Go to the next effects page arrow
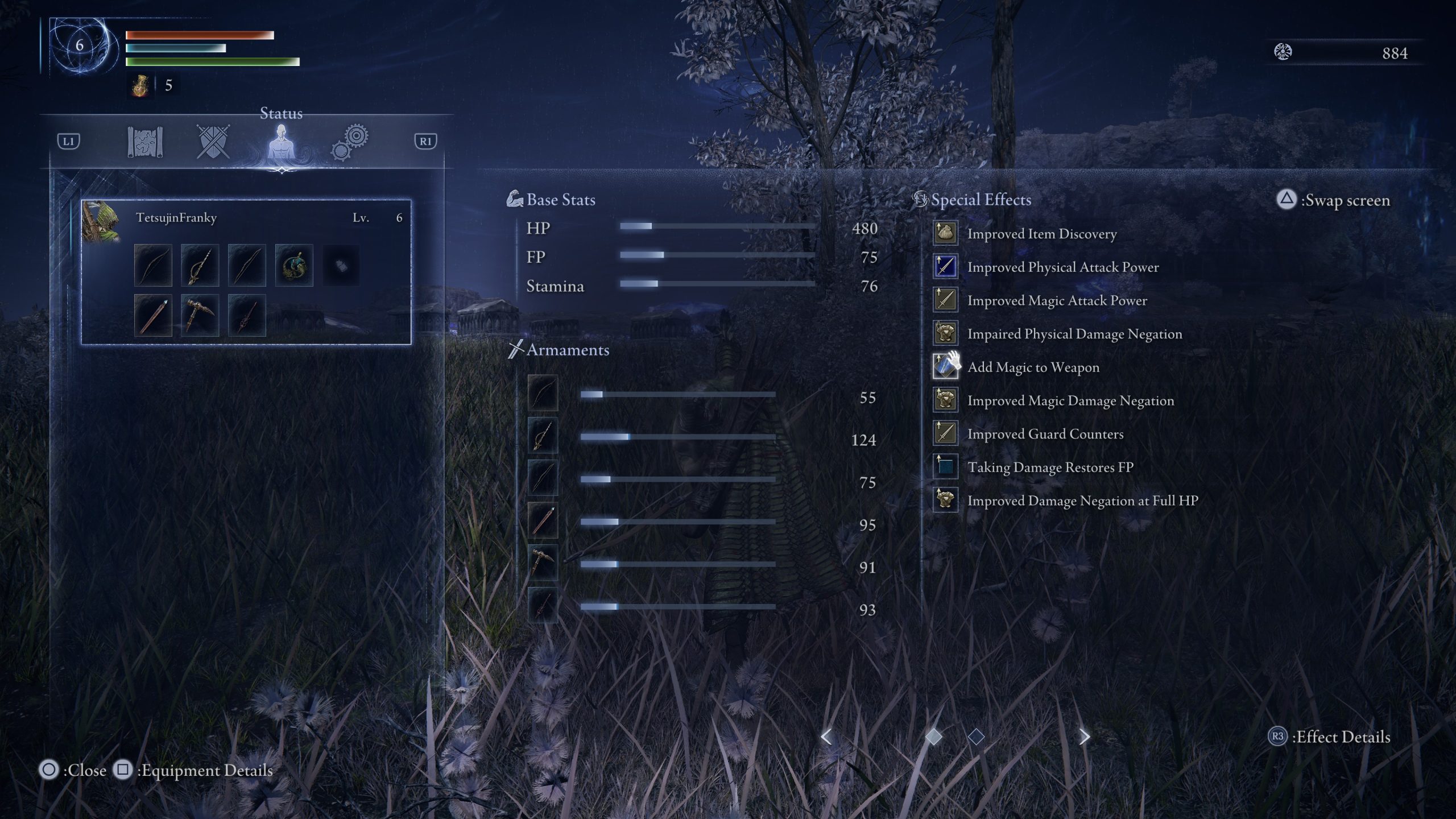 click(1085, 737)
